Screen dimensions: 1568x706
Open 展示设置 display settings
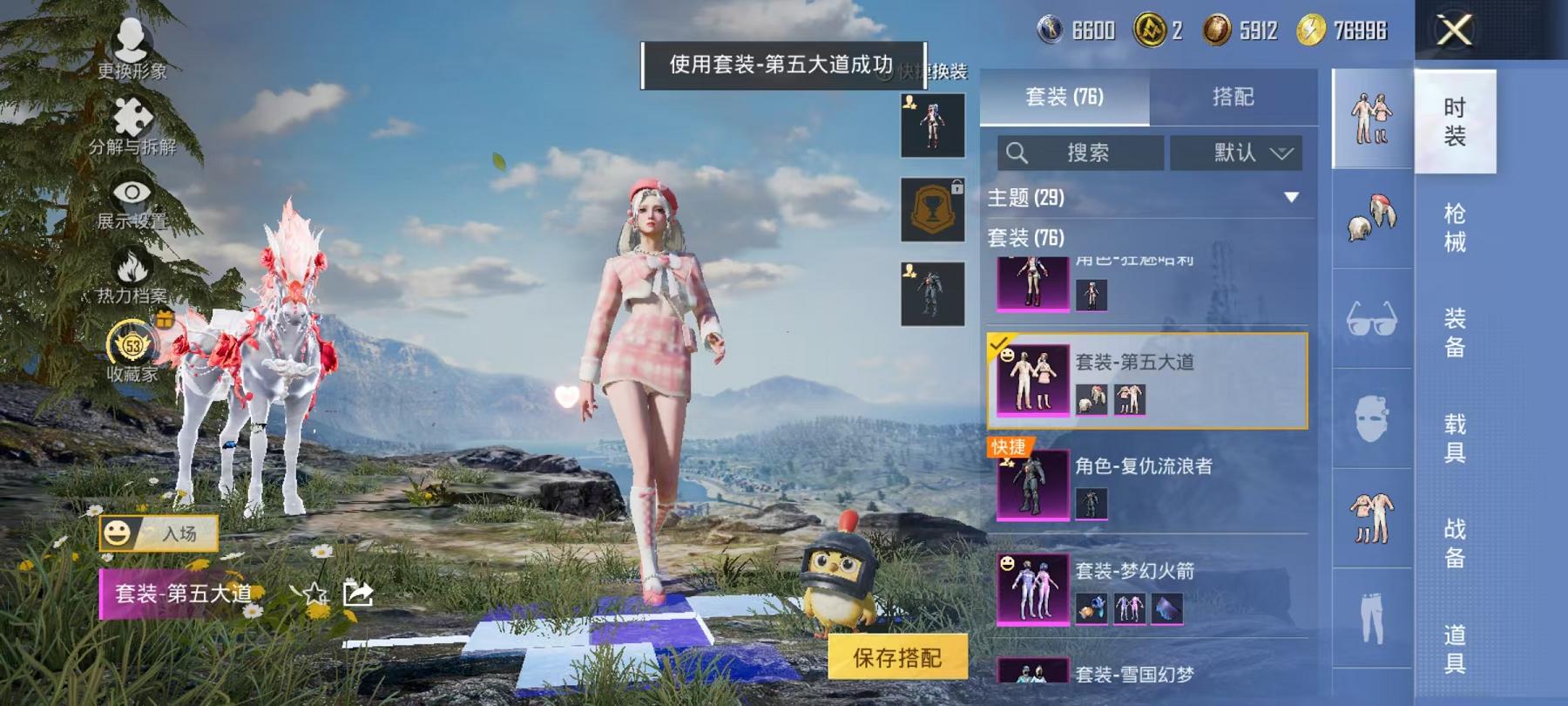129,190
